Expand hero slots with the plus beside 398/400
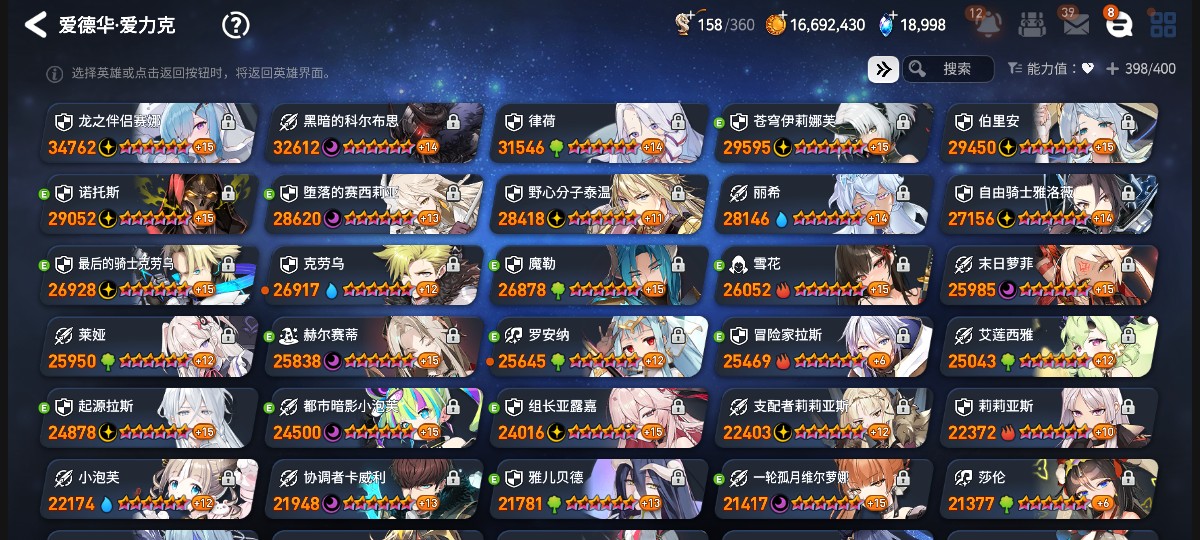Viewport: 1200px width, 540px height. [1112, 69]
